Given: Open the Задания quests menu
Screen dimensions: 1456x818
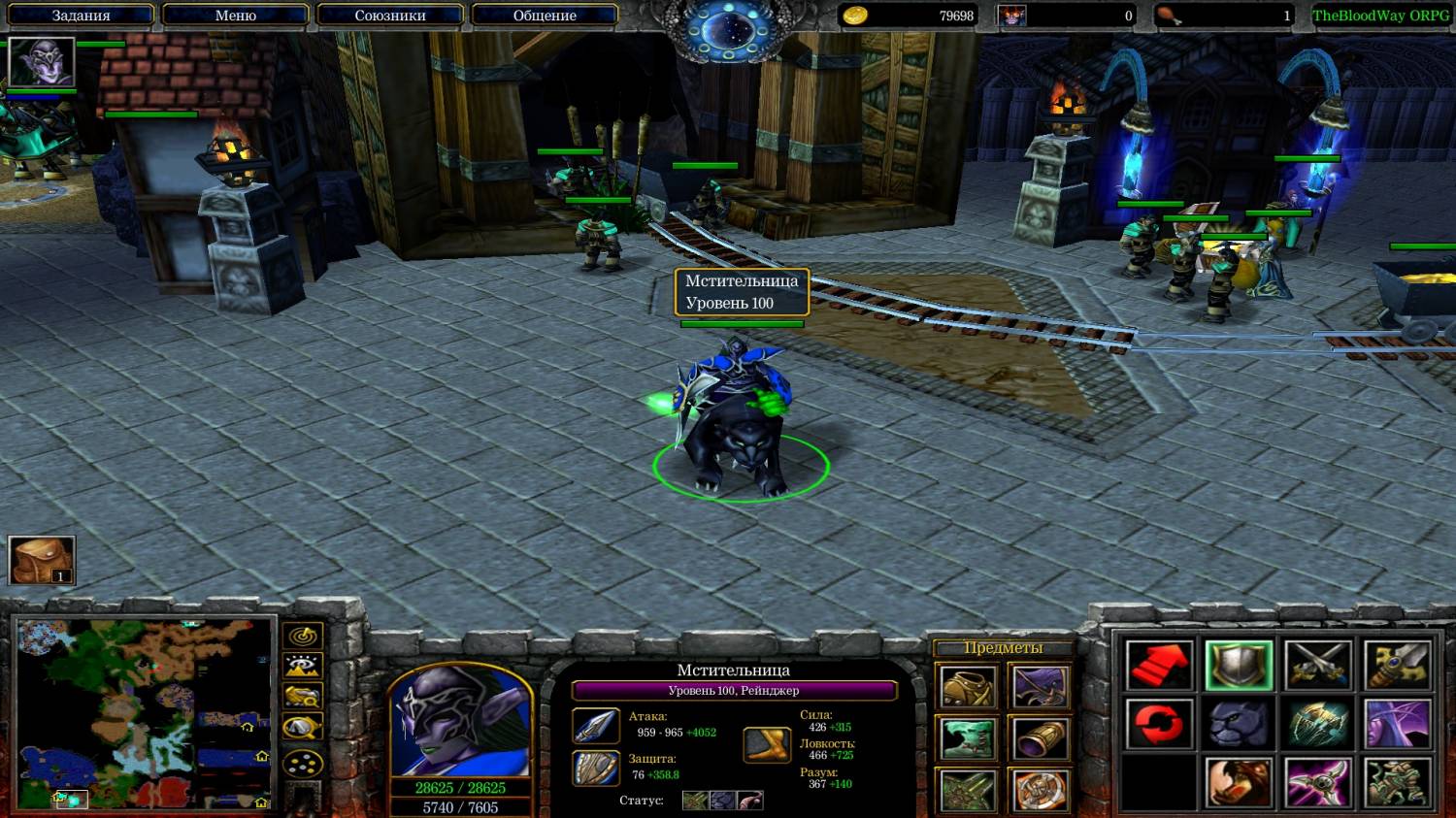Looking at the screenshot, I should [81, 16].
